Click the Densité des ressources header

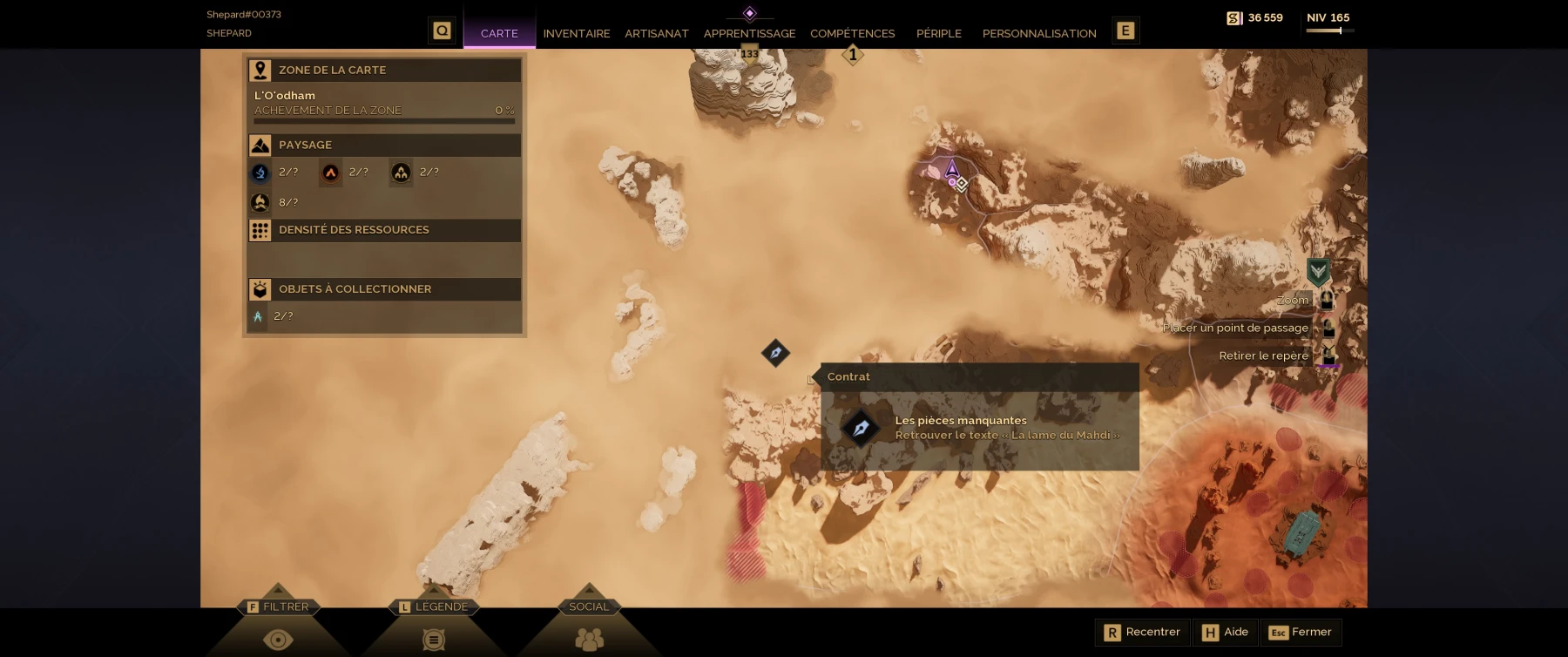pos(384,230)
